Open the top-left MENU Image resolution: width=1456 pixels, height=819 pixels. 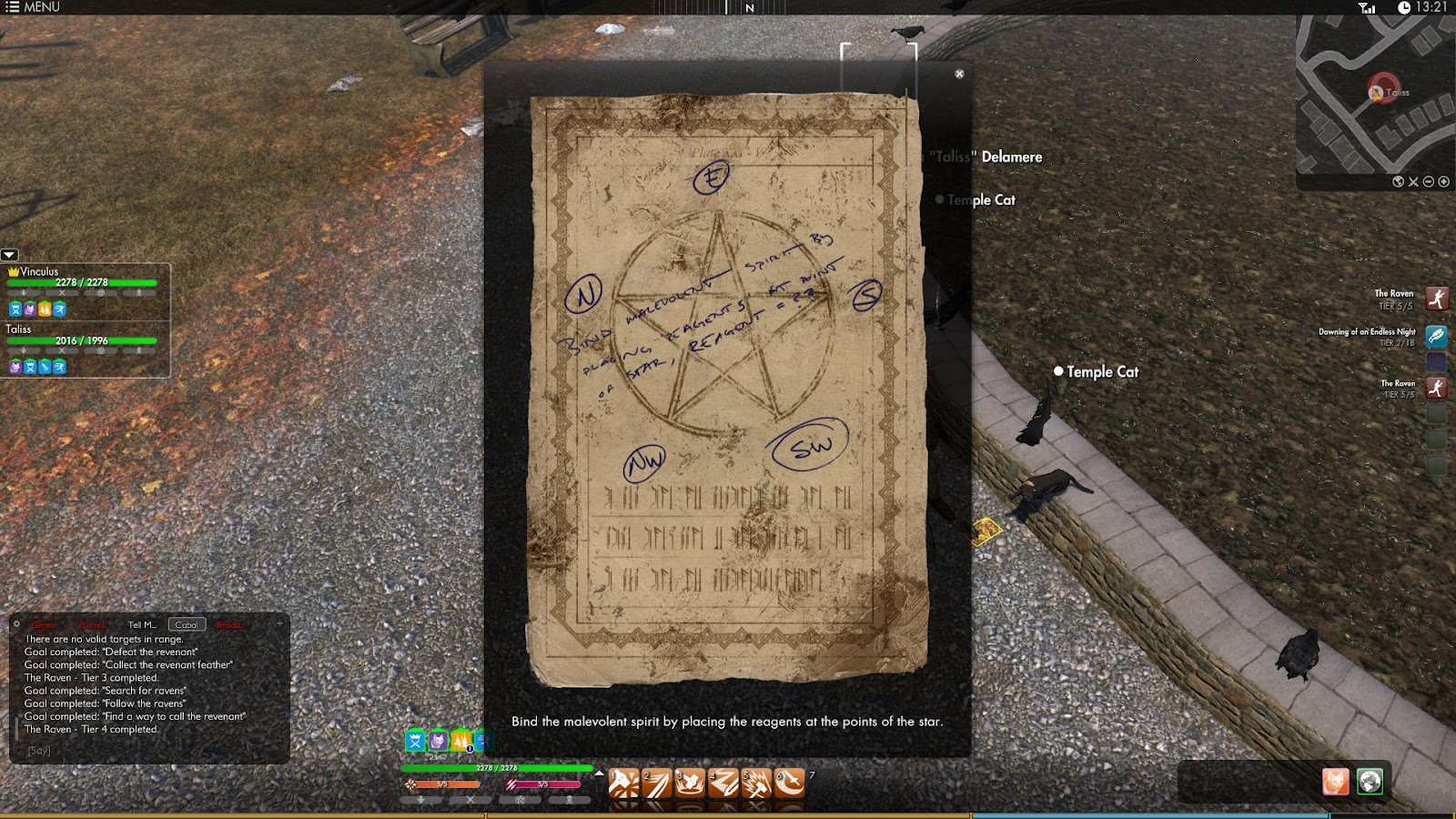coord(33,7)
